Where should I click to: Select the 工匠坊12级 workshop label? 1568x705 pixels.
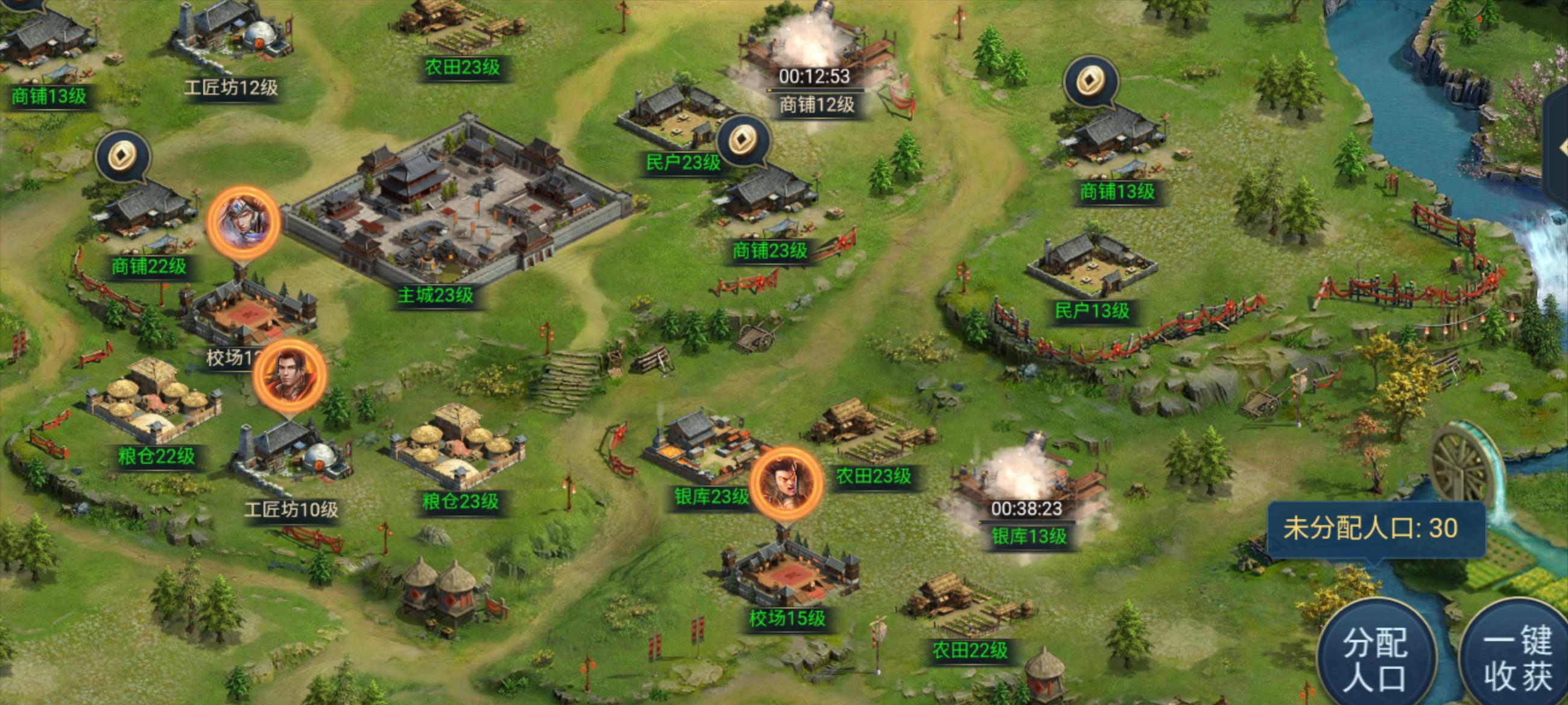pos(231,88)
